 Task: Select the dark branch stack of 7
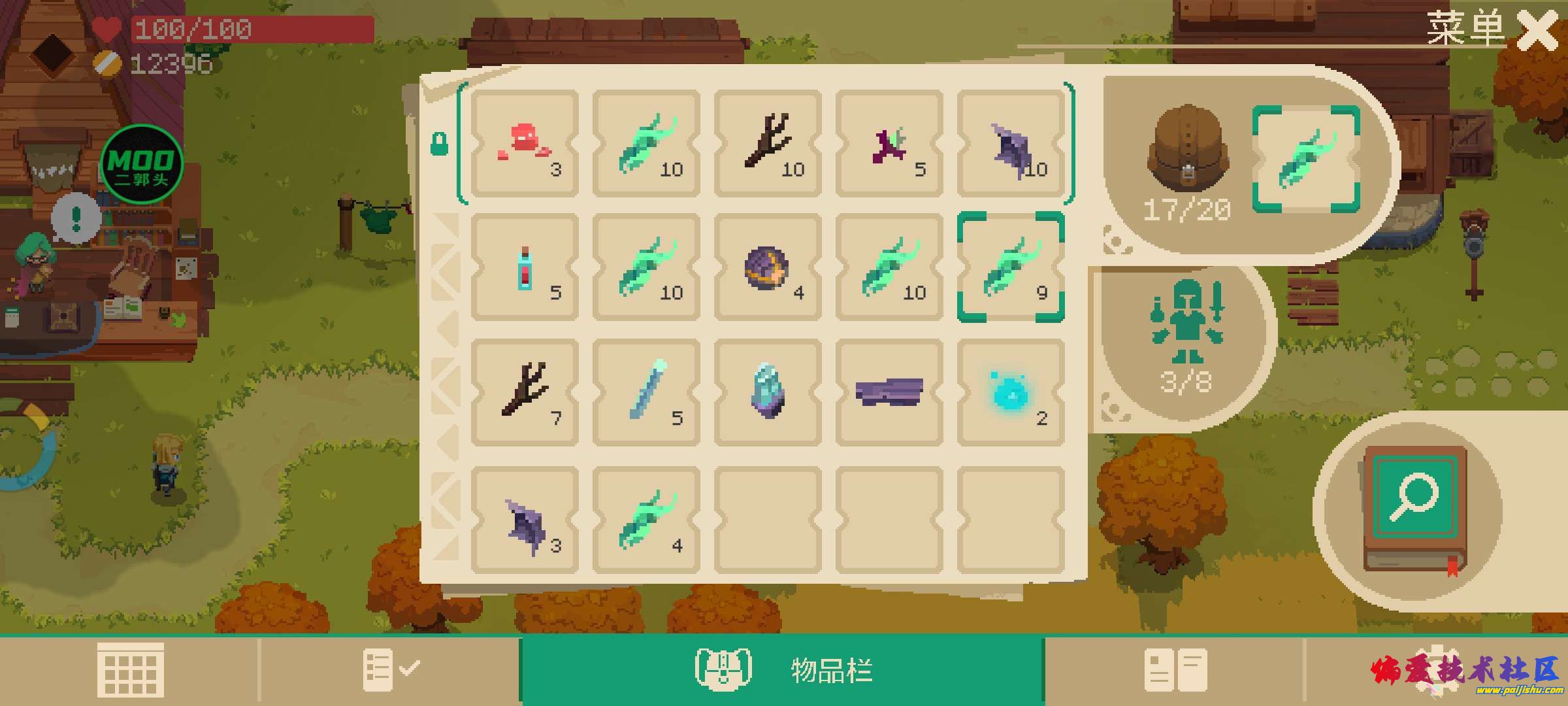click(x=525, y=392)
